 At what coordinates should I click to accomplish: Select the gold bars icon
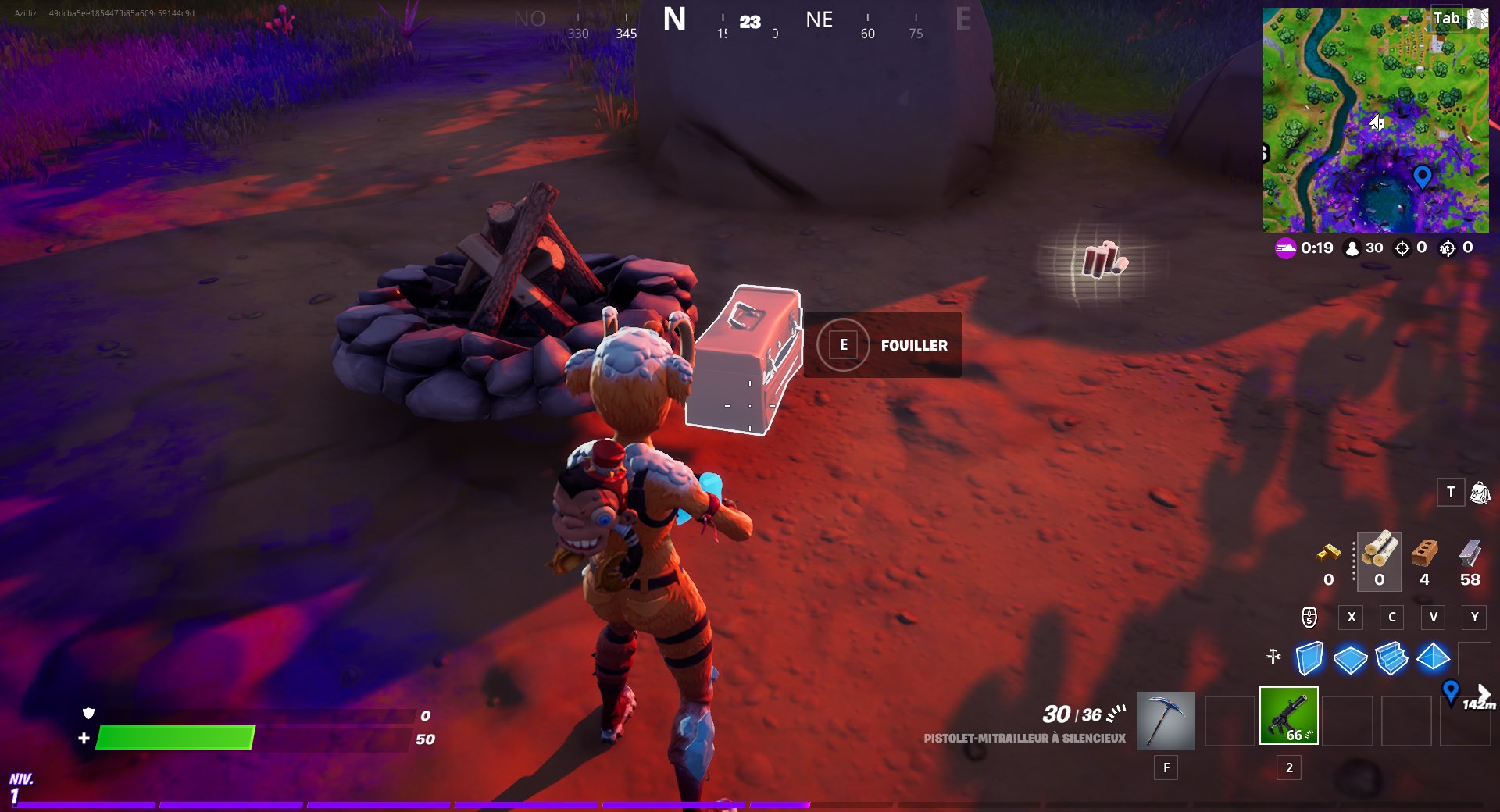point(1328,556)
